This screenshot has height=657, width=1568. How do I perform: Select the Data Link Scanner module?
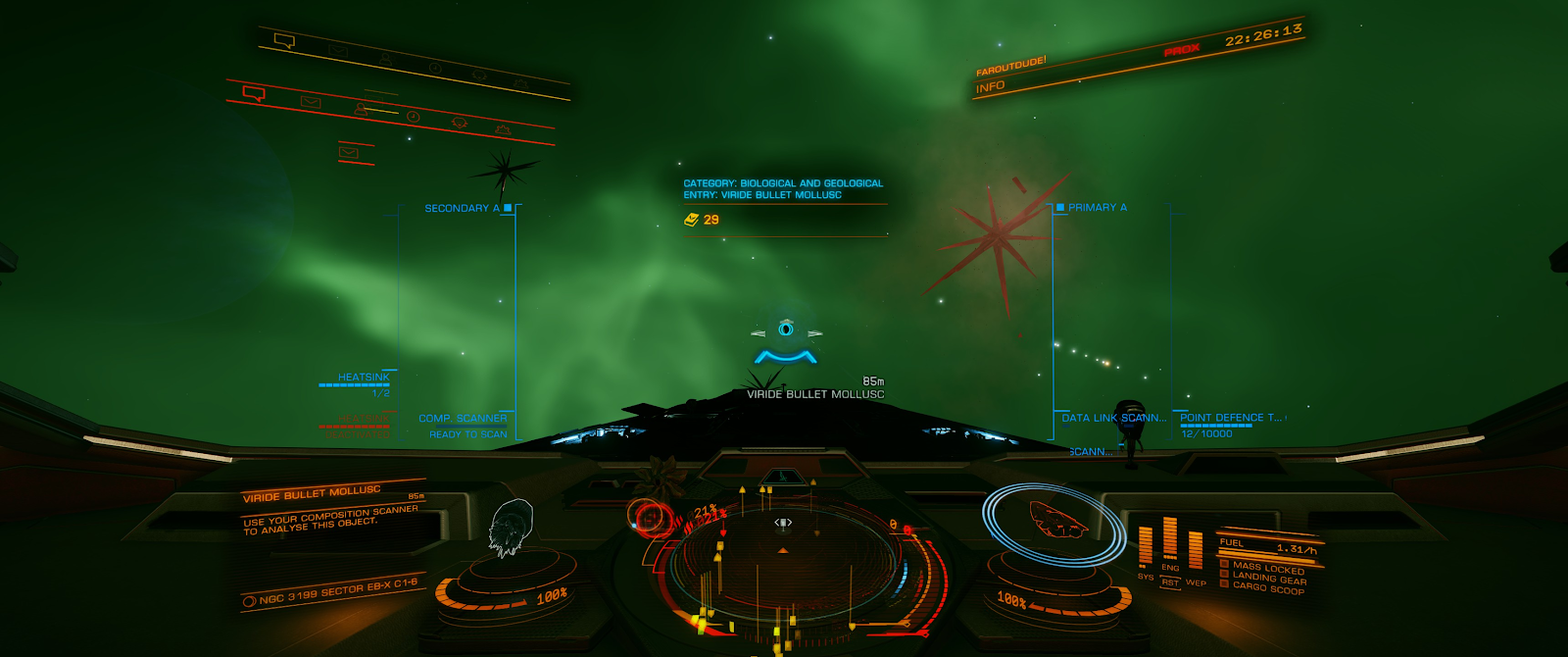1113,418
